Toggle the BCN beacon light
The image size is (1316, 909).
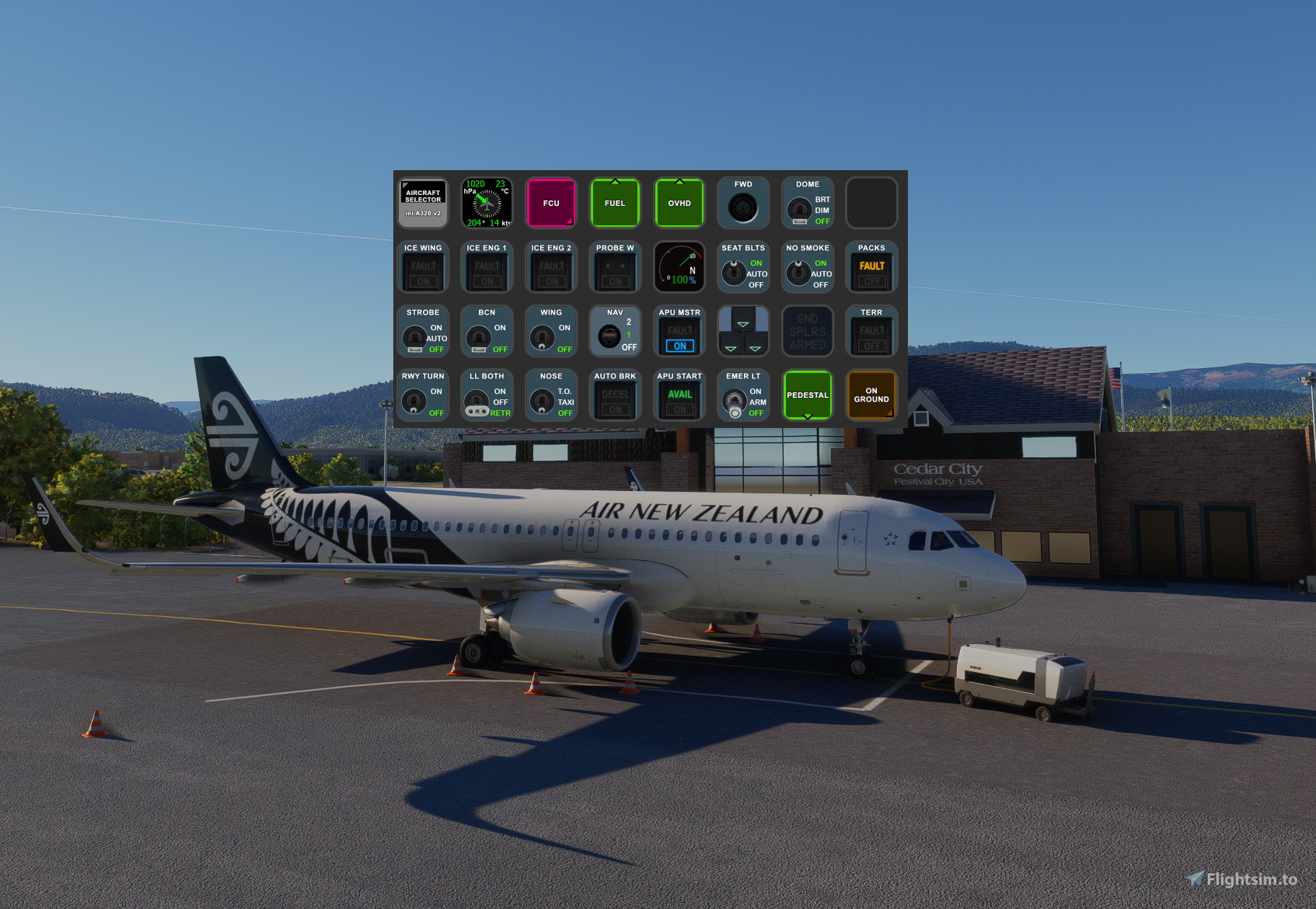coord(487,331)
